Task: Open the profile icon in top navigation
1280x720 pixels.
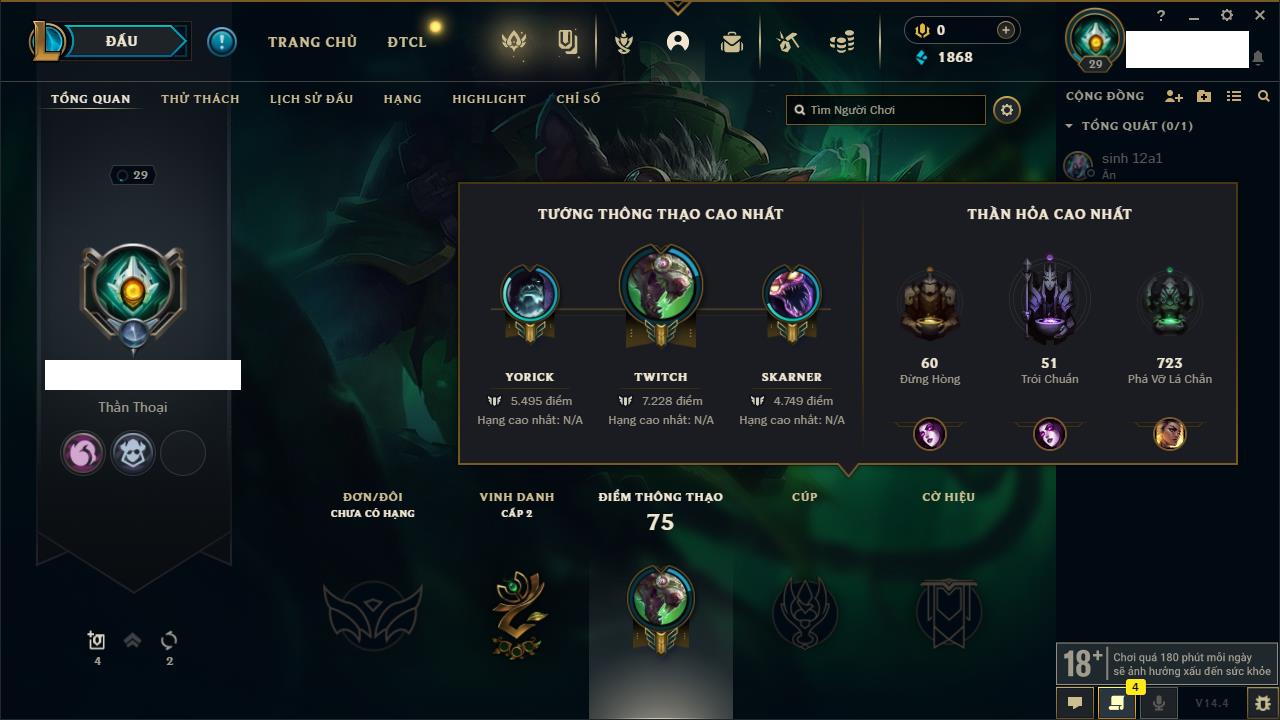Action: coord(678,42)
